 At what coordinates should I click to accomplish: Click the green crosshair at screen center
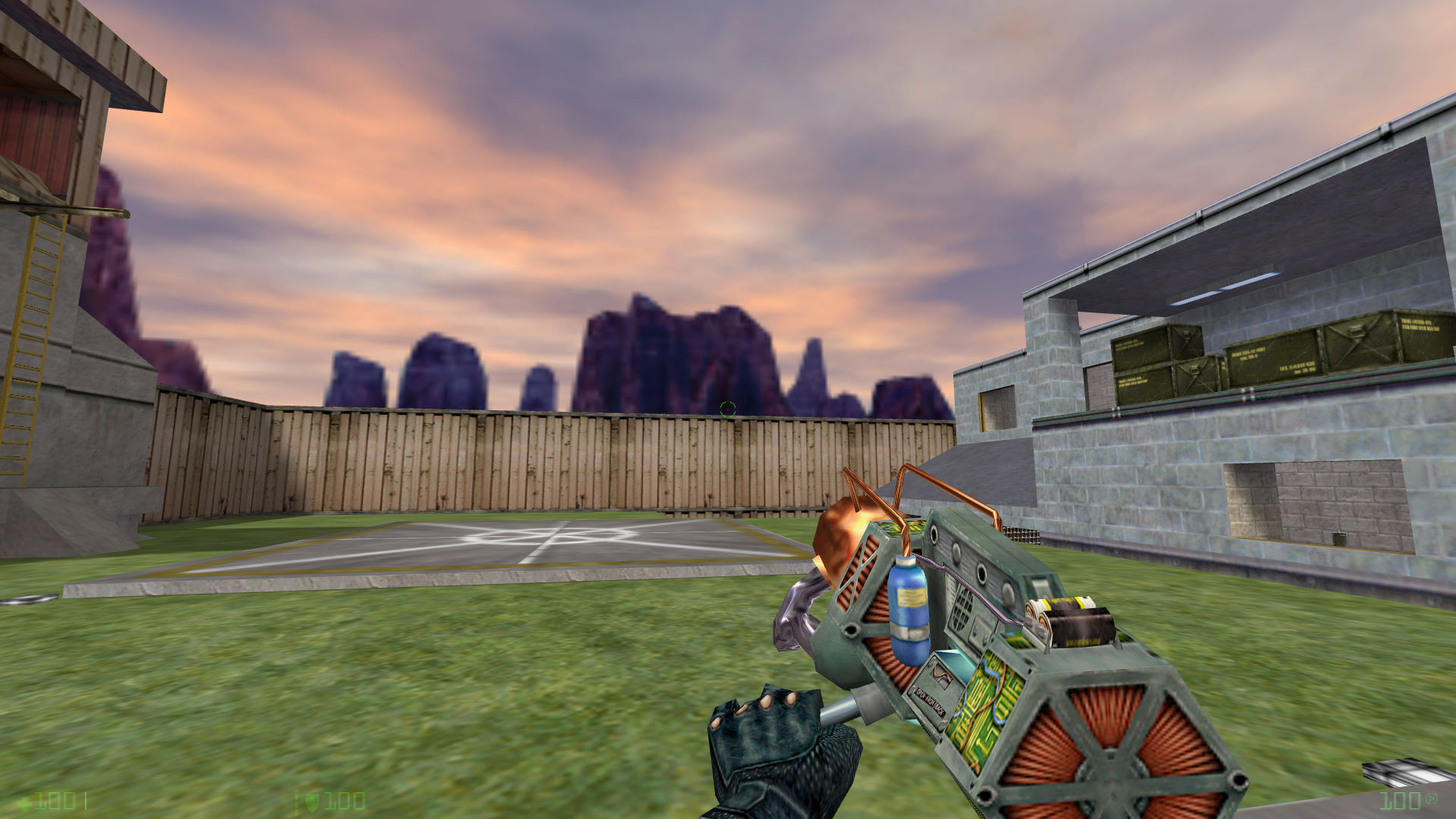point(728,409)
